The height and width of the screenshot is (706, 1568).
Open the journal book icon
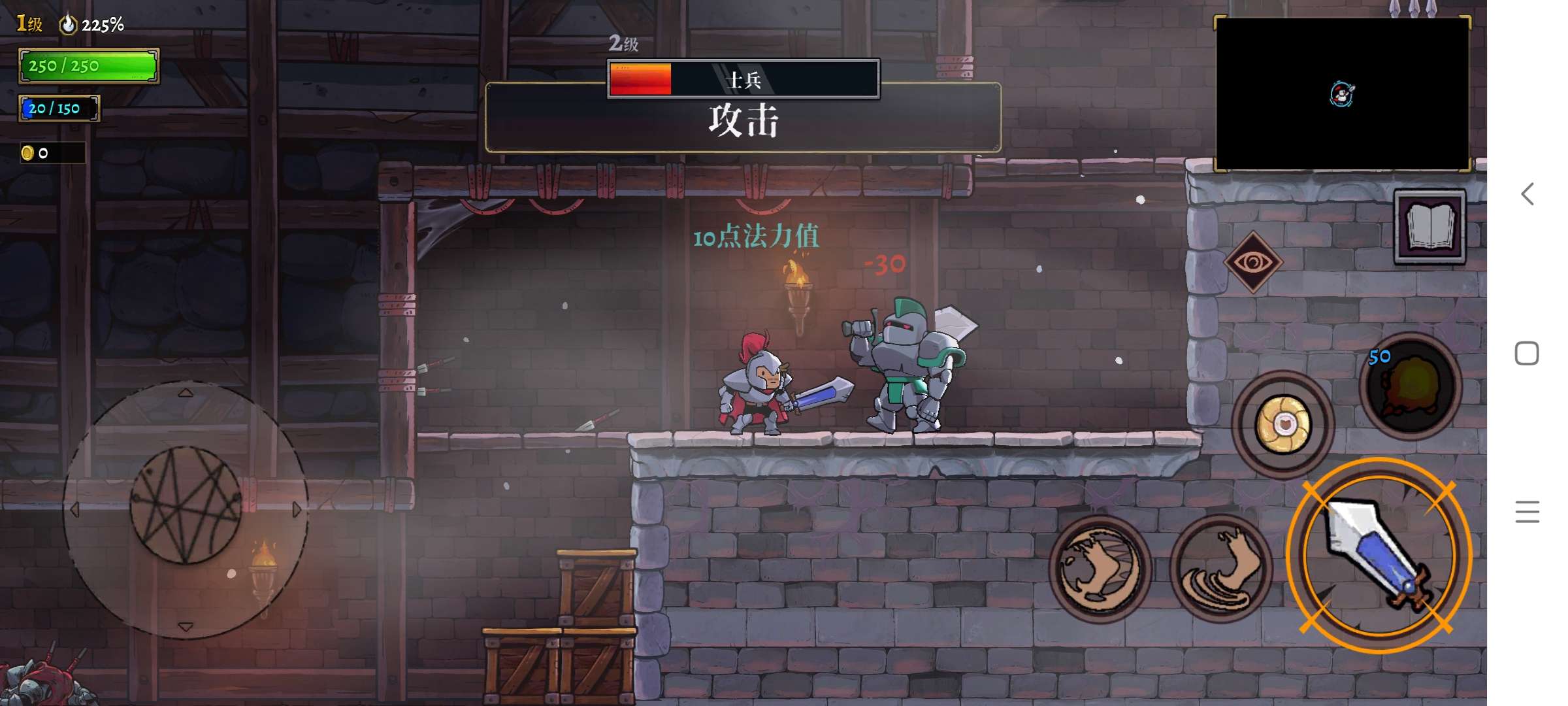1429,226
